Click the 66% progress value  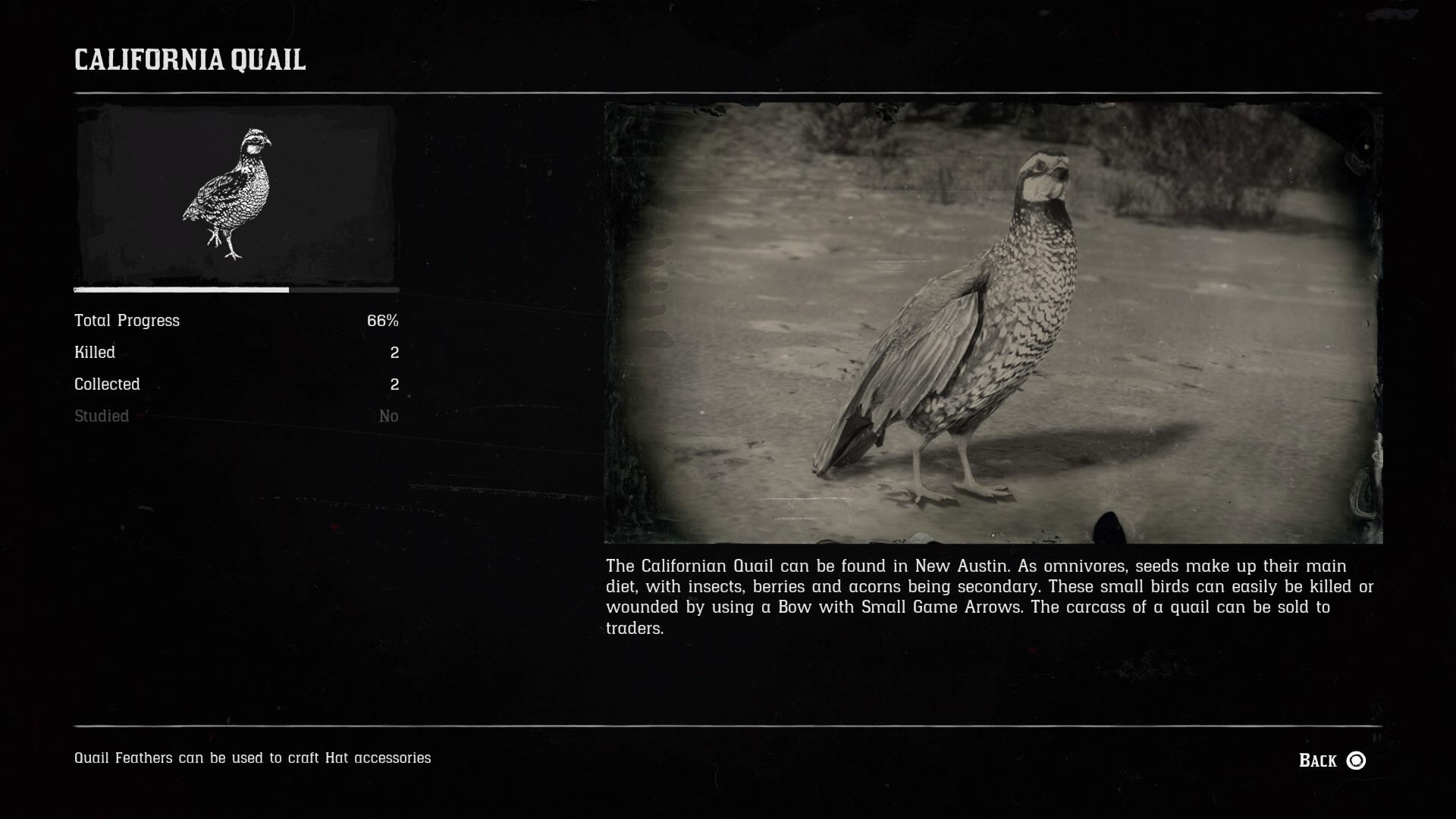pos(383,320)
